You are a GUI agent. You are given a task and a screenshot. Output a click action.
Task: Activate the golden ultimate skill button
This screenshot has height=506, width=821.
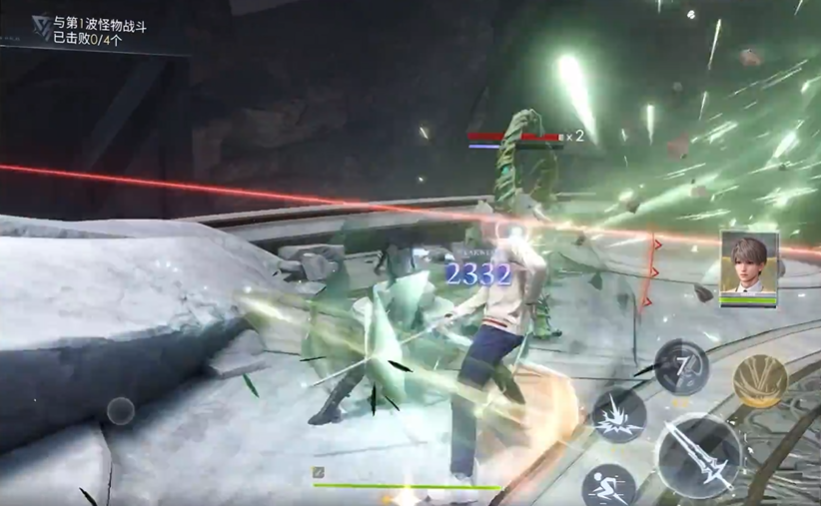pyautogui.click(x=759, y=381)
